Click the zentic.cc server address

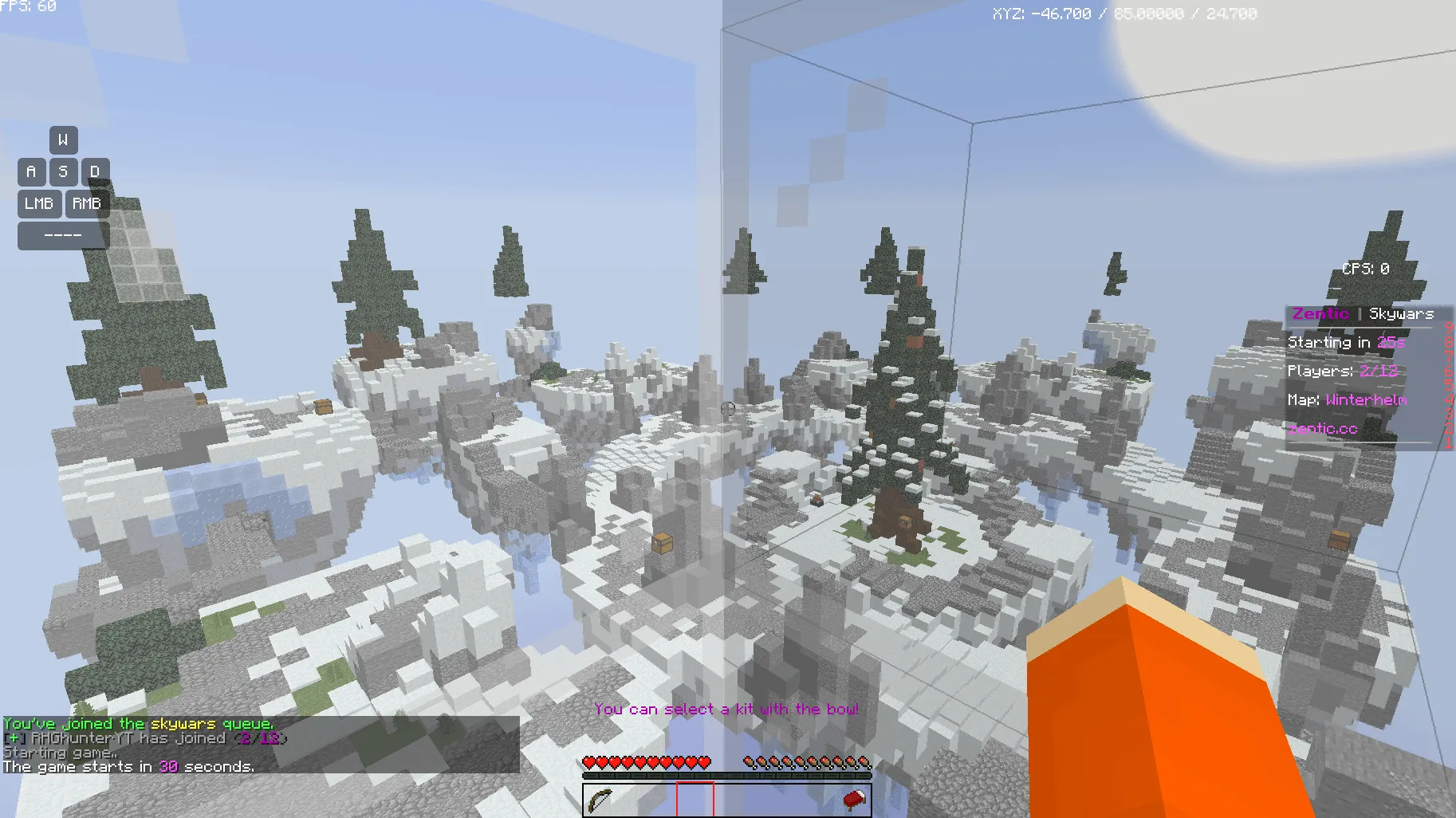(1322, 428)
